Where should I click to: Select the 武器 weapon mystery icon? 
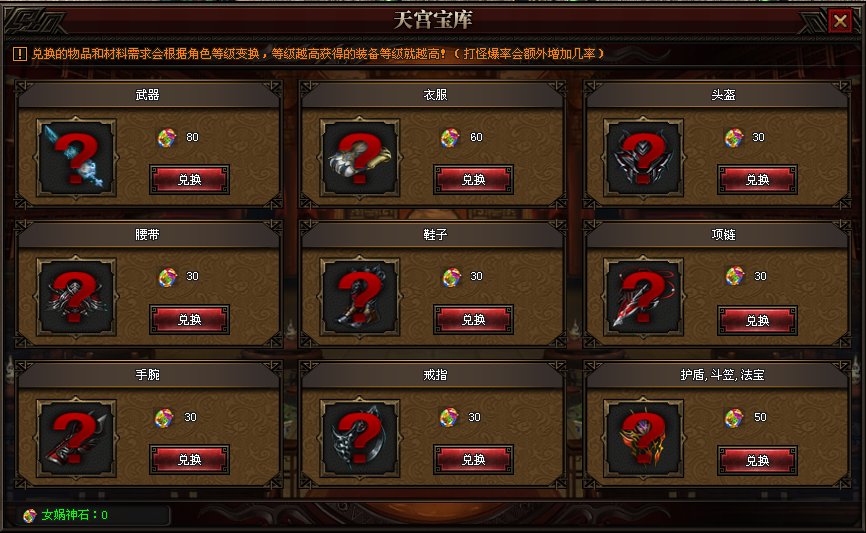pos(76,159)
